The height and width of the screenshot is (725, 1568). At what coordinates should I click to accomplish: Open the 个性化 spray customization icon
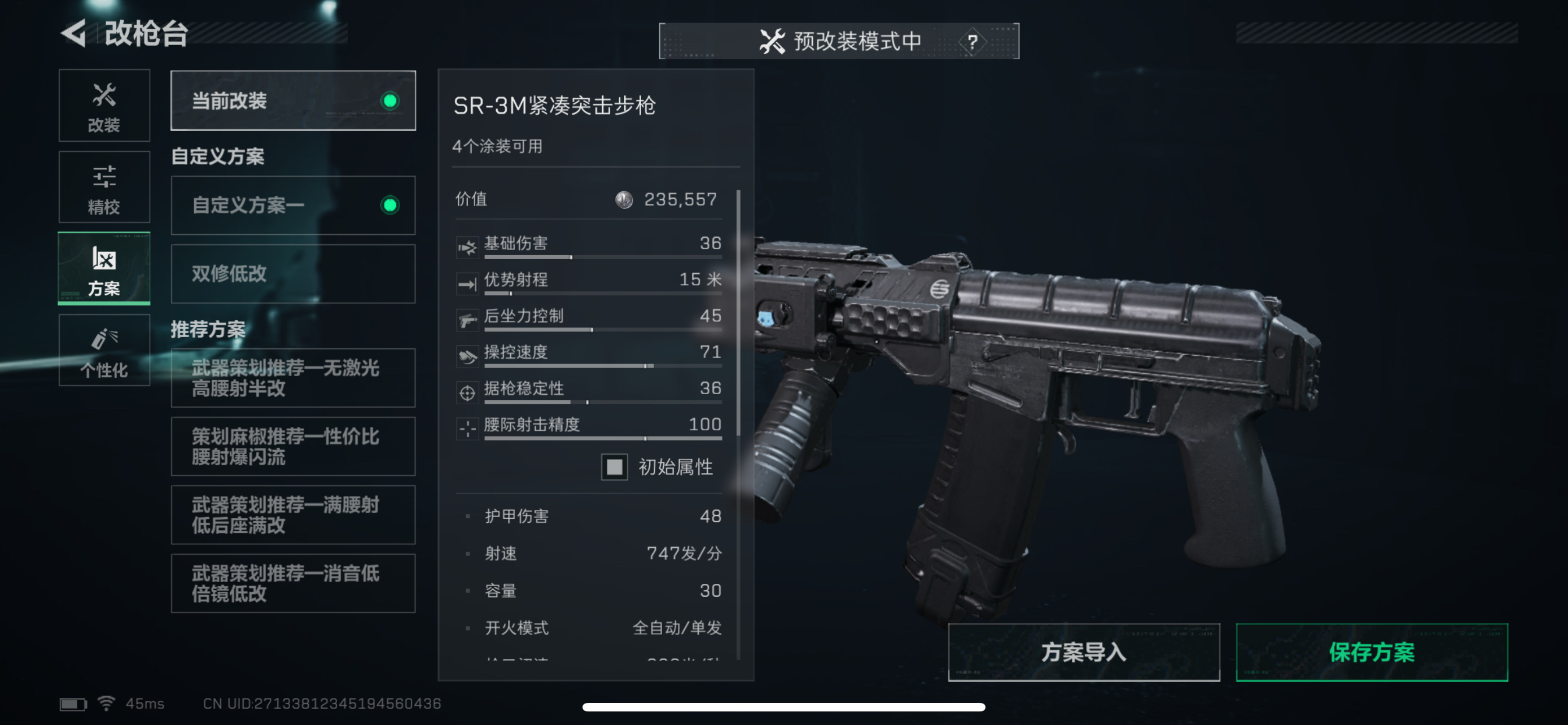[104, 339]
